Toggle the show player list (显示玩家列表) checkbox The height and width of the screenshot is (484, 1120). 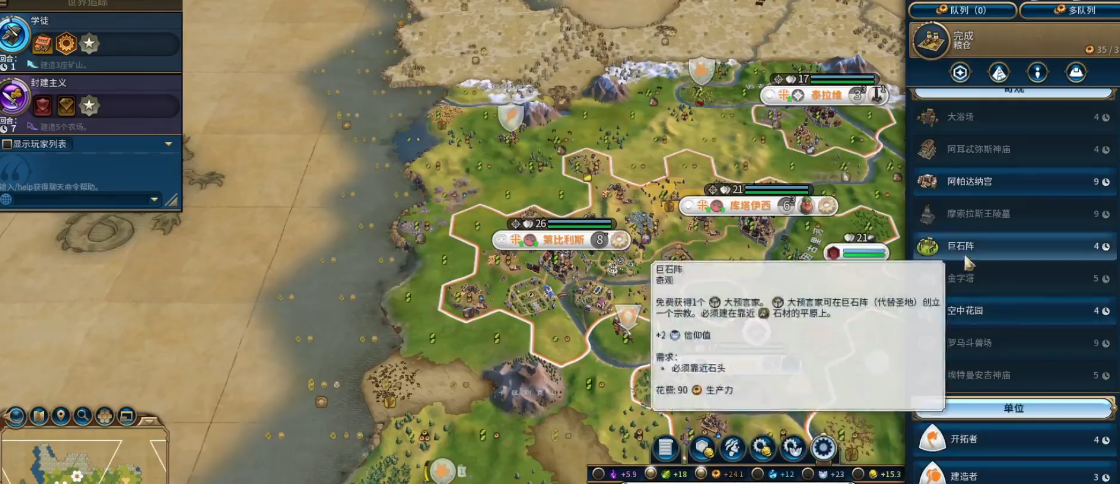click(x=8, y=145)
